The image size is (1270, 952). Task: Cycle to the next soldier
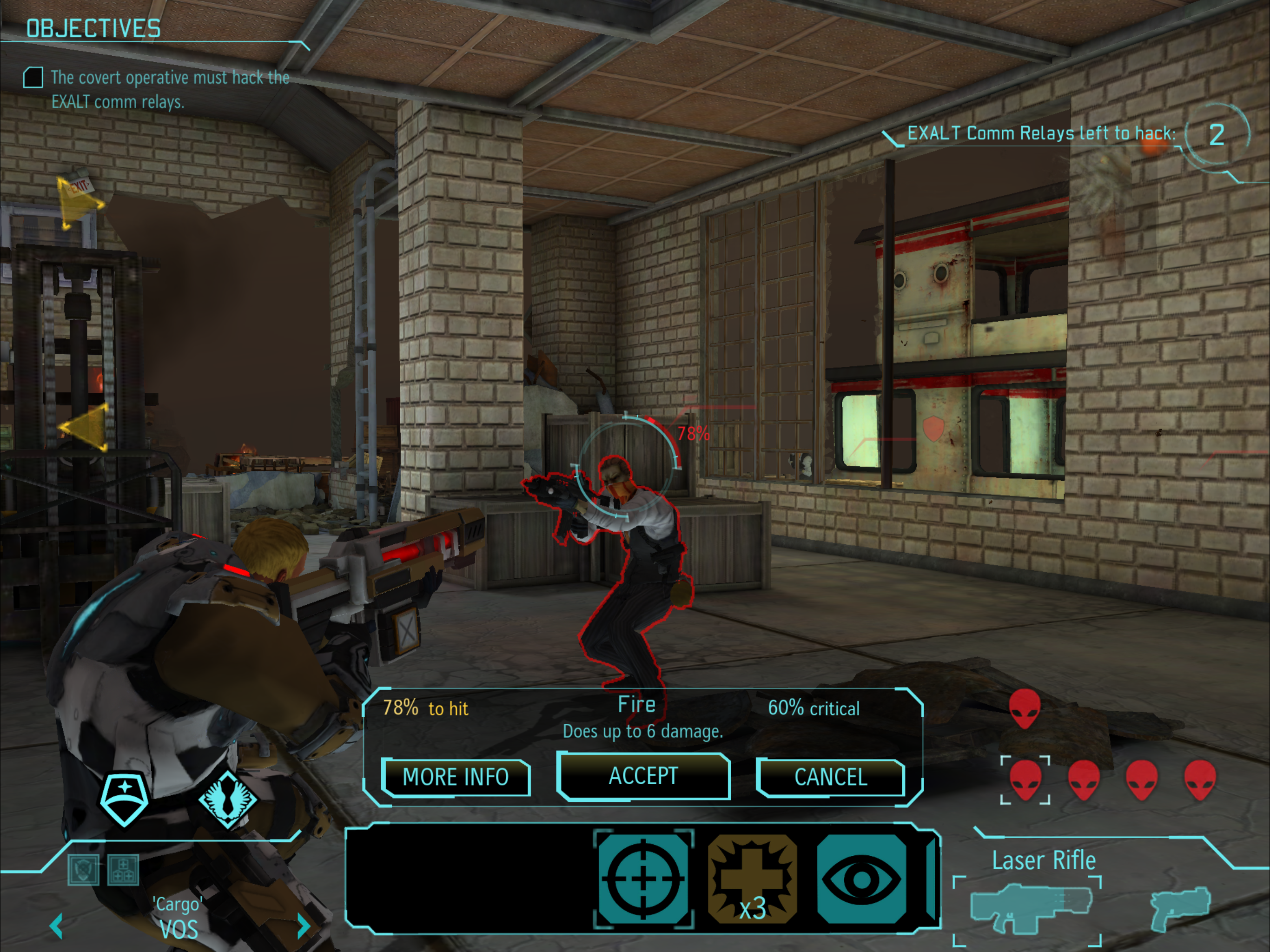pyautogui.click(x=303, y=926)
